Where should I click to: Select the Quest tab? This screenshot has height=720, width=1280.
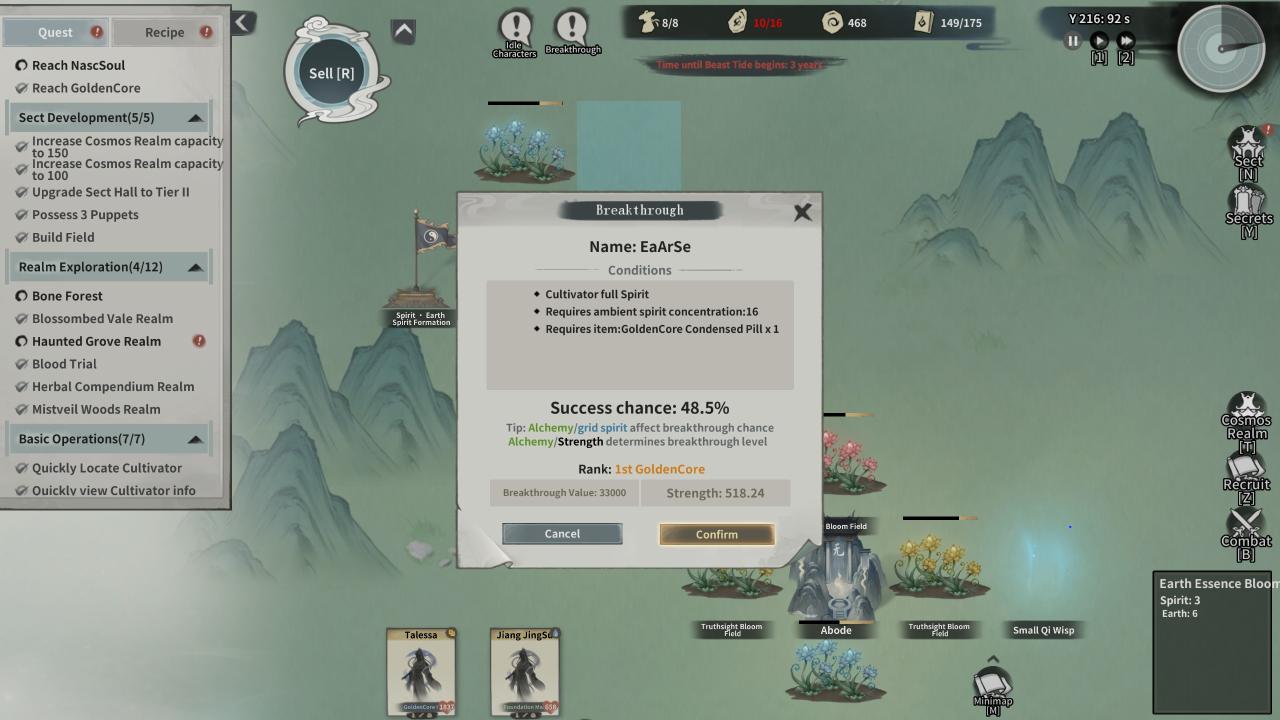pos(56,32)
